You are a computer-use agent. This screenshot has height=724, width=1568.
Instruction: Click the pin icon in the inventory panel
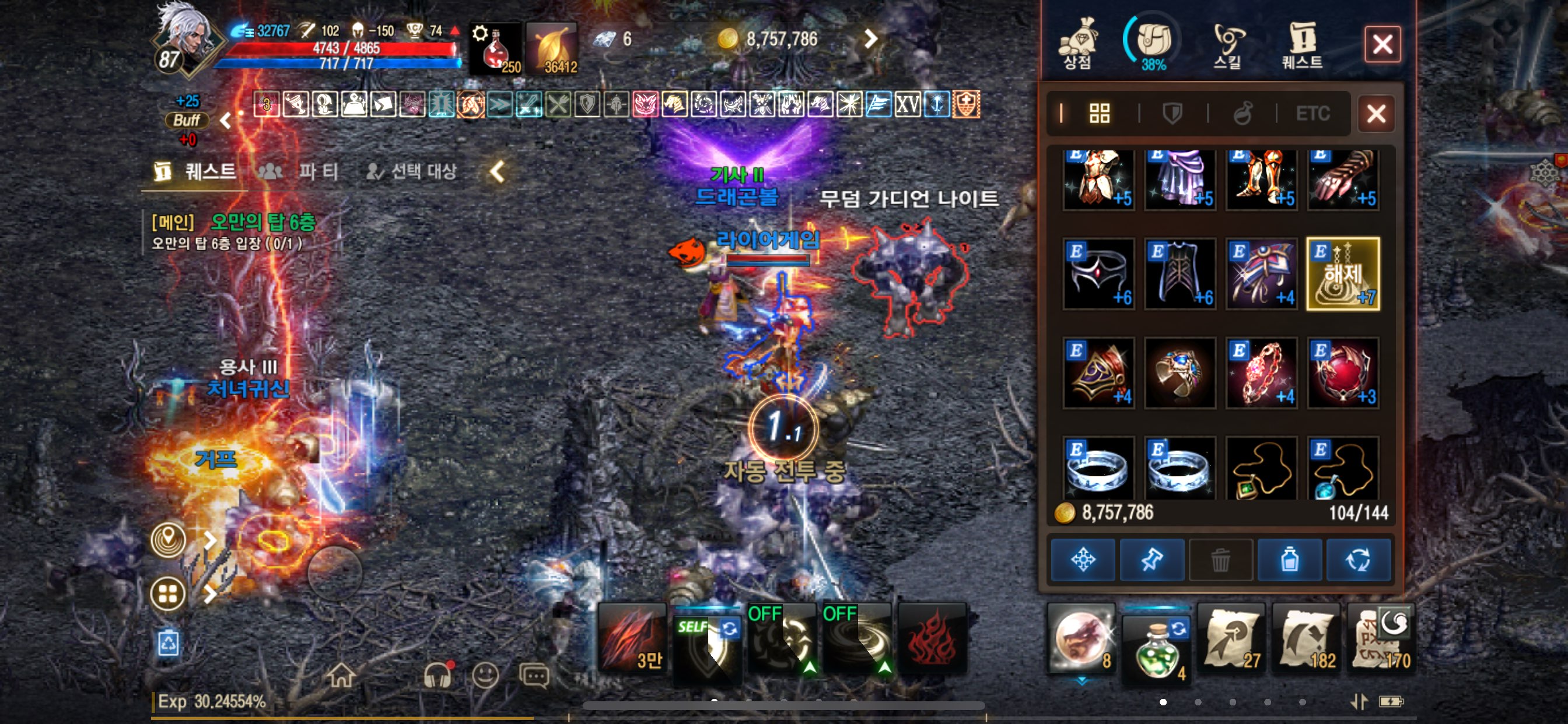[x=1152, y=560]
